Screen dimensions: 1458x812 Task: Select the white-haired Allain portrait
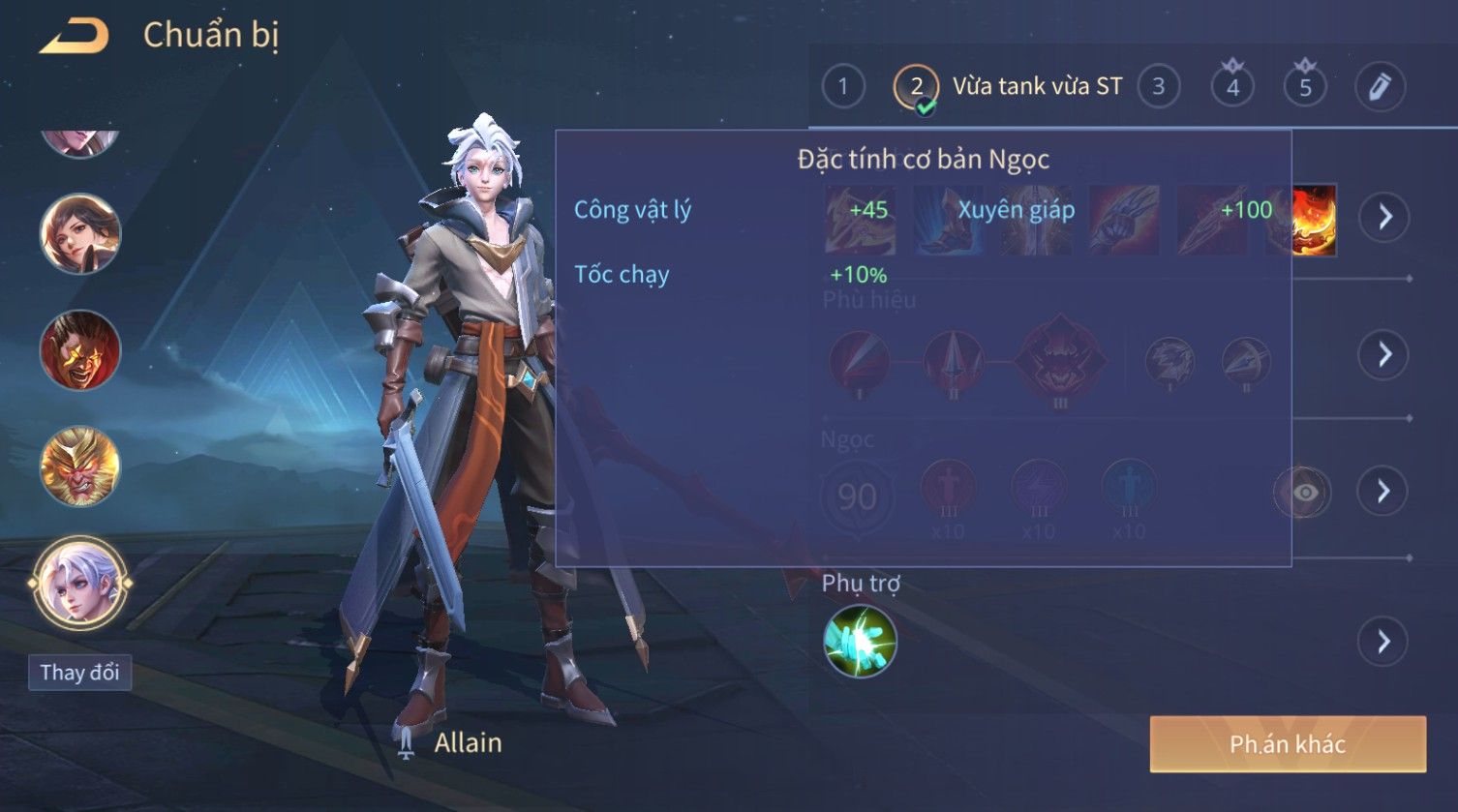[79, 584]
